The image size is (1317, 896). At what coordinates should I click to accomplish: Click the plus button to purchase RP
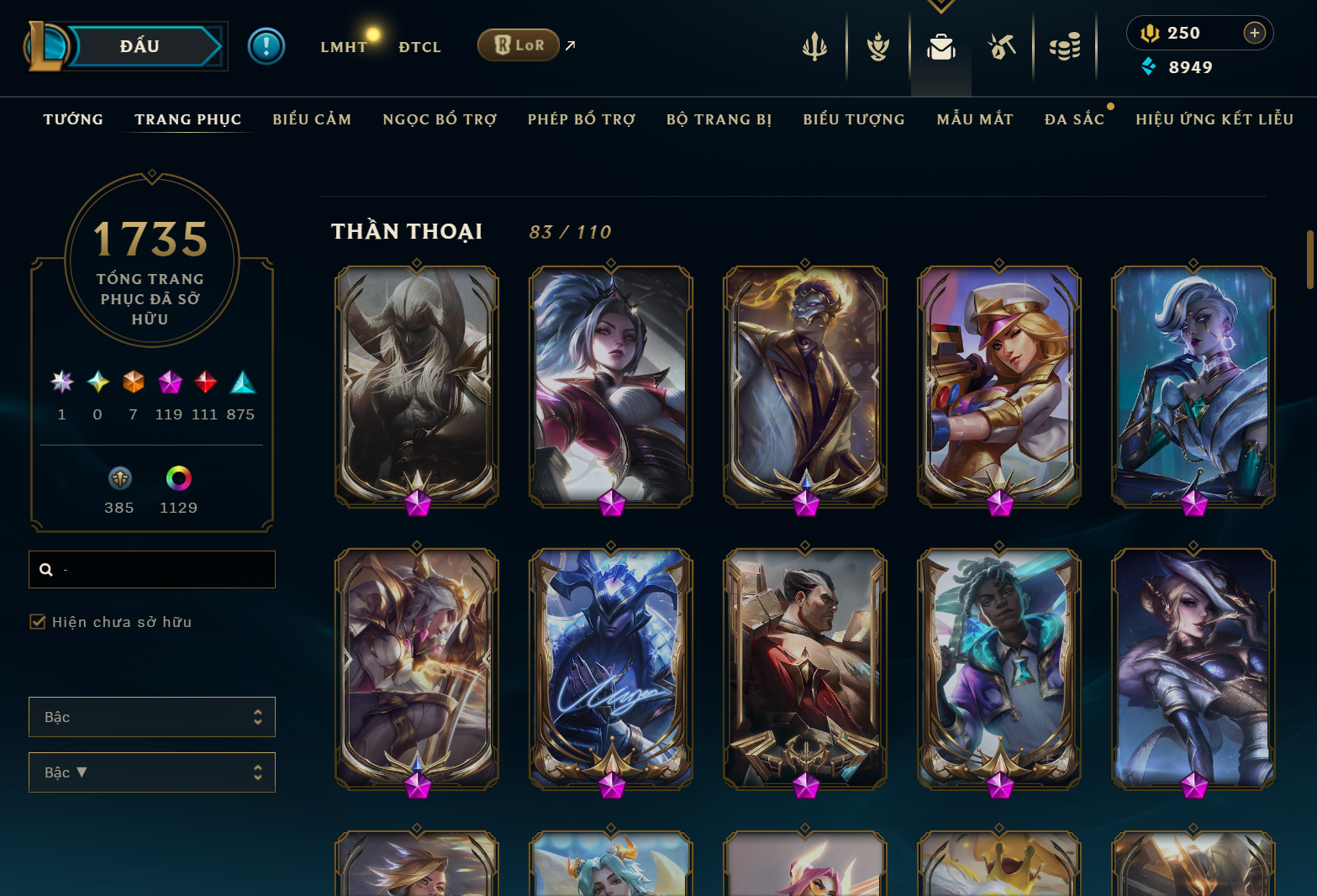pyautogui.click(x=1255, y=33)
